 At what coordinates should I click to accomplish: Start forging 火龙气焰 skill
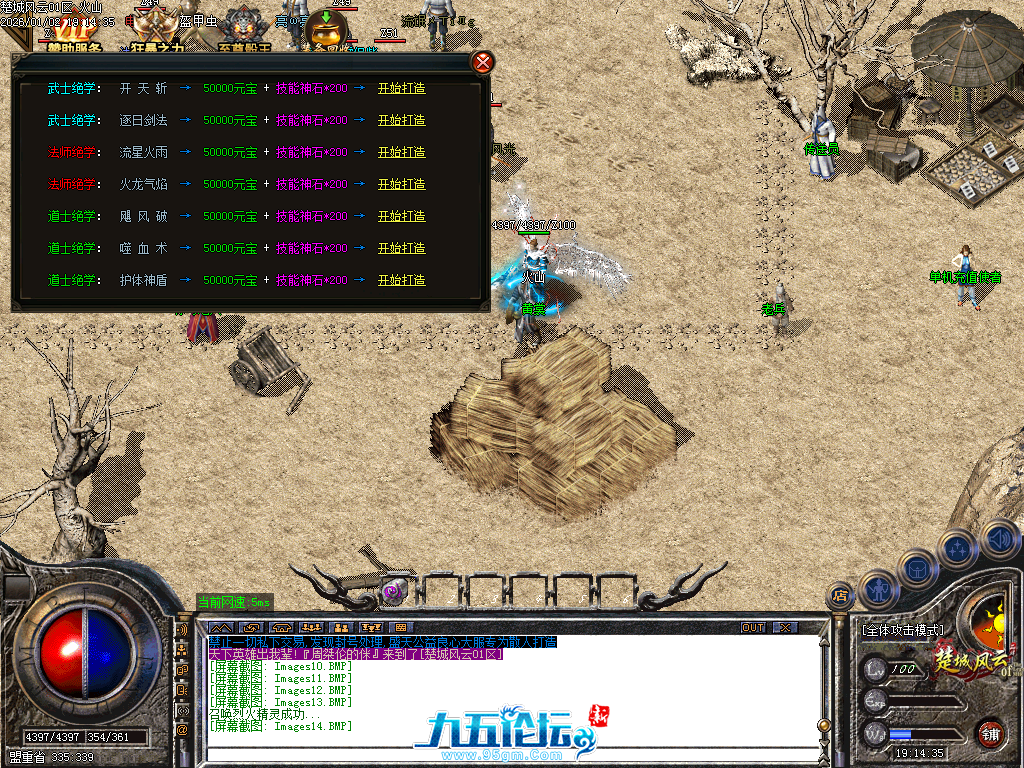point(401,184)
